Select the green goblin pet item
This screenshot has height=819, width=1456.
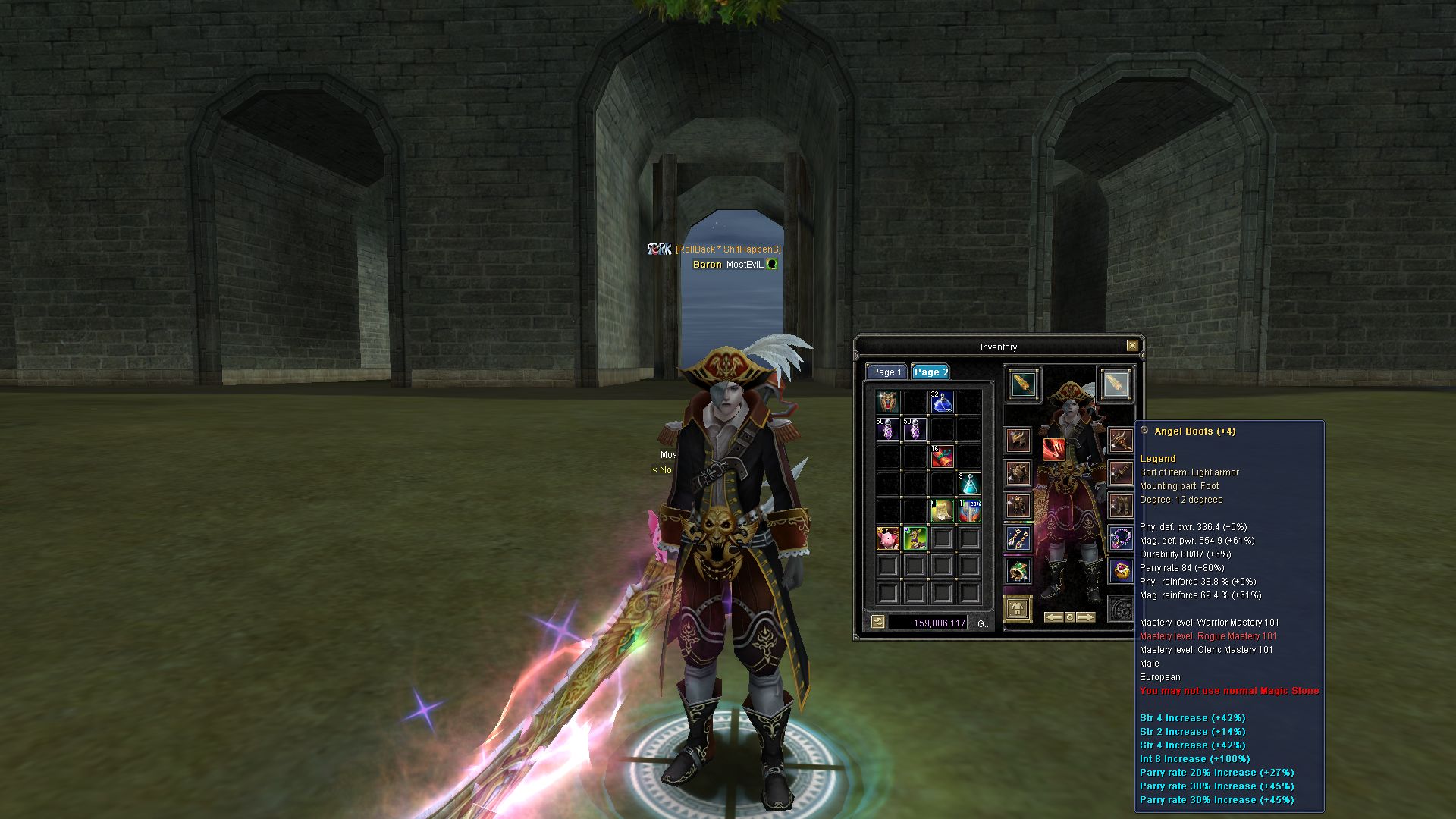[915, 538]
